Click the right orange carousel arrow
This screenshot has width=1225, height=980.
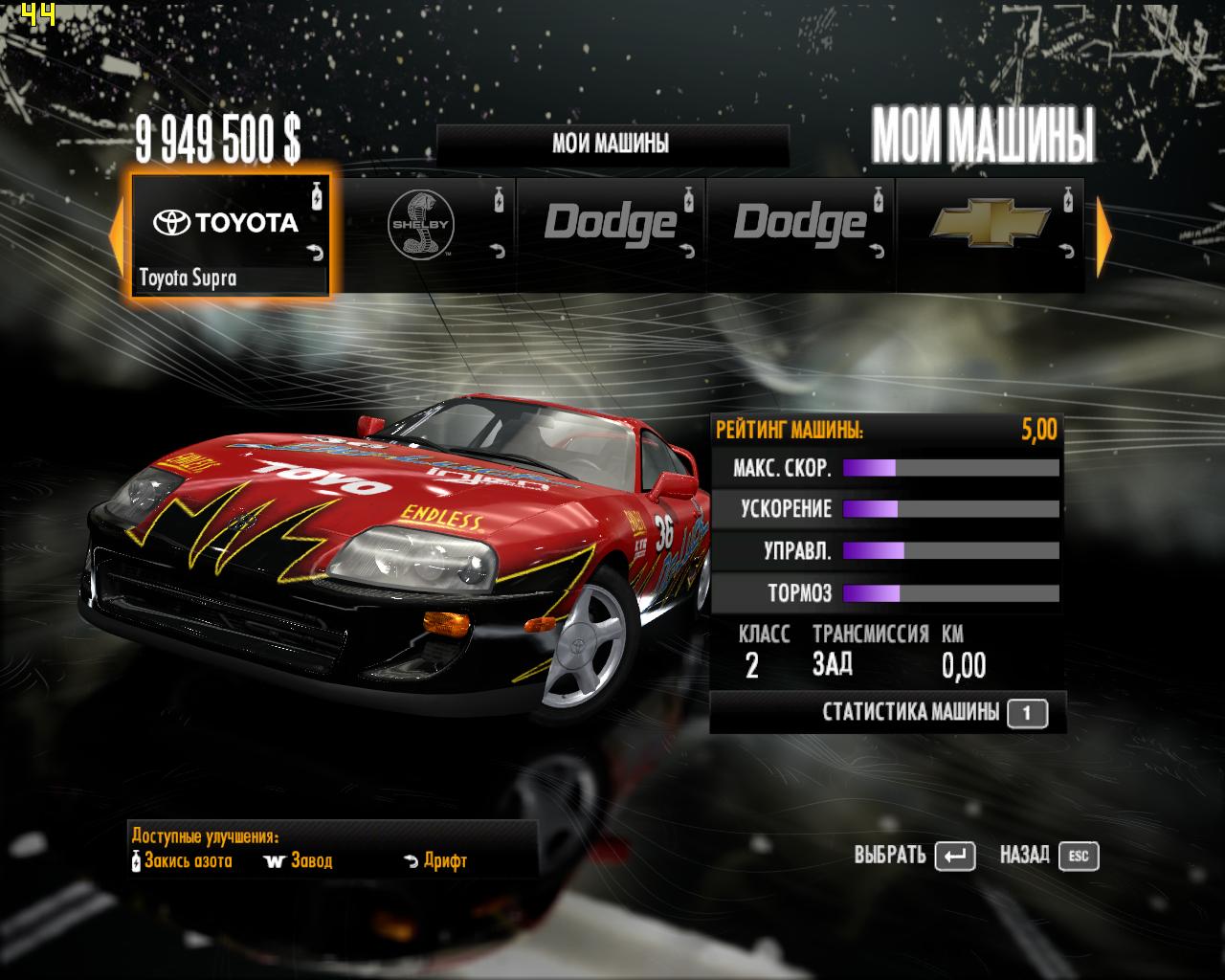click(1103, 235)
